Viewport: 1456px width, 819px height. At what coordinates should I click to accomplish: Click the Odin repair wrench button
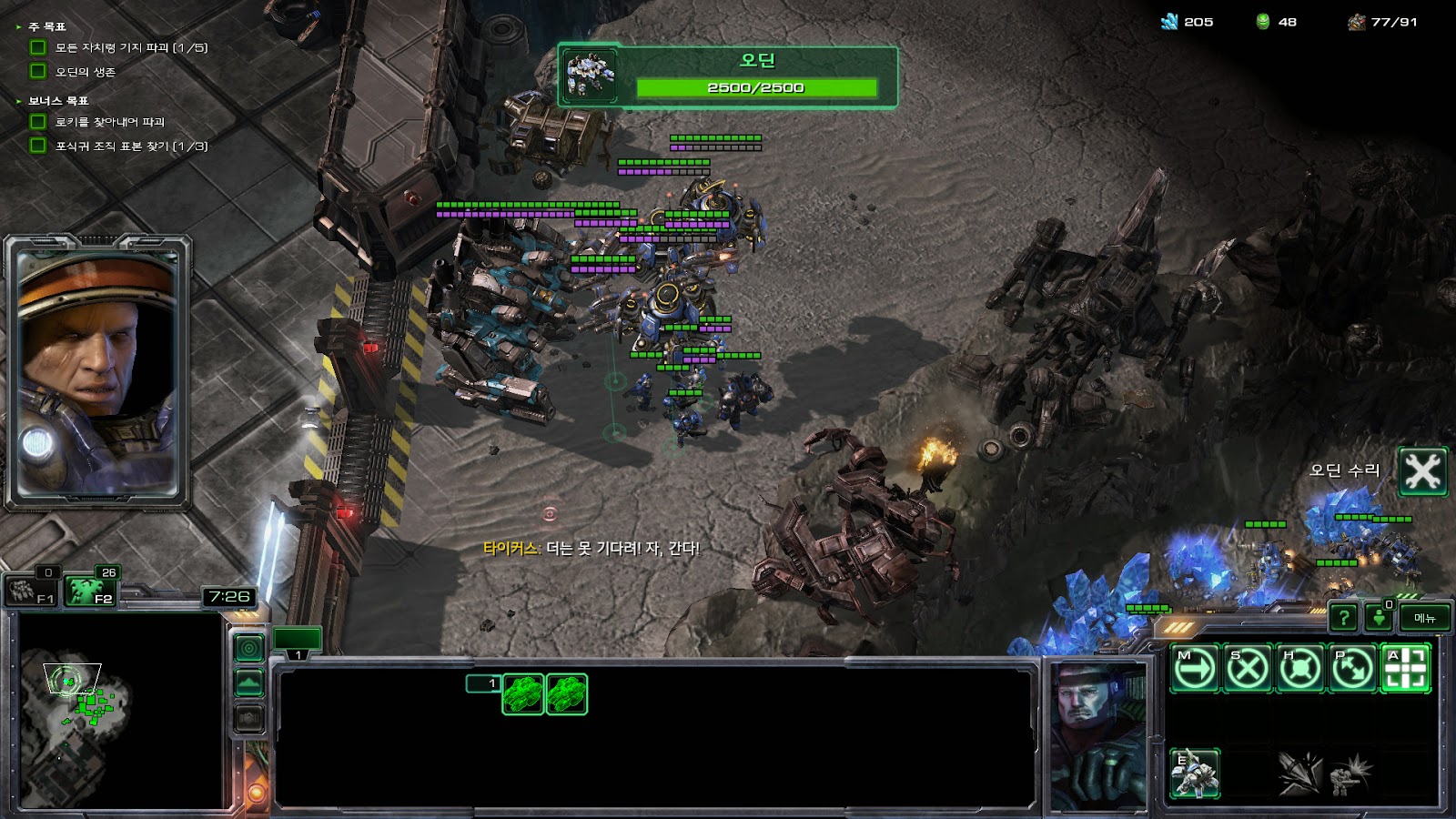[x=1422, y=470]
